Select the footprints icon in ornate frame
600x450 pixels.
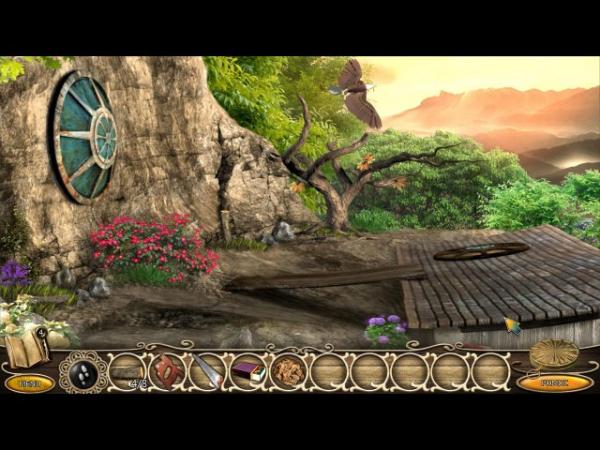coord(83,372)
